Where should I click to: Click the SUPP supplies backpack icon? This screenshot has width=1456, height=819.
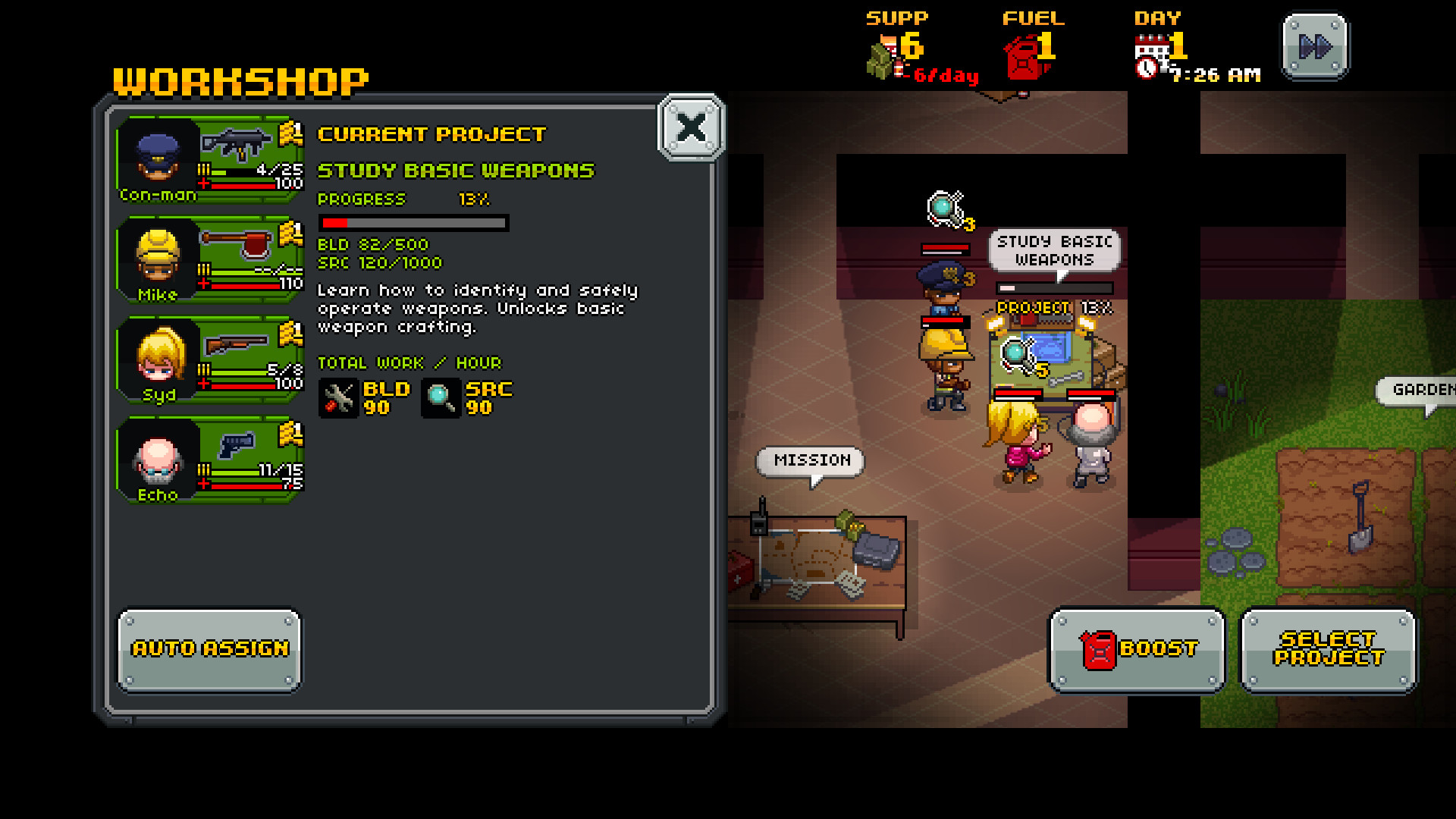coord(880,61)
